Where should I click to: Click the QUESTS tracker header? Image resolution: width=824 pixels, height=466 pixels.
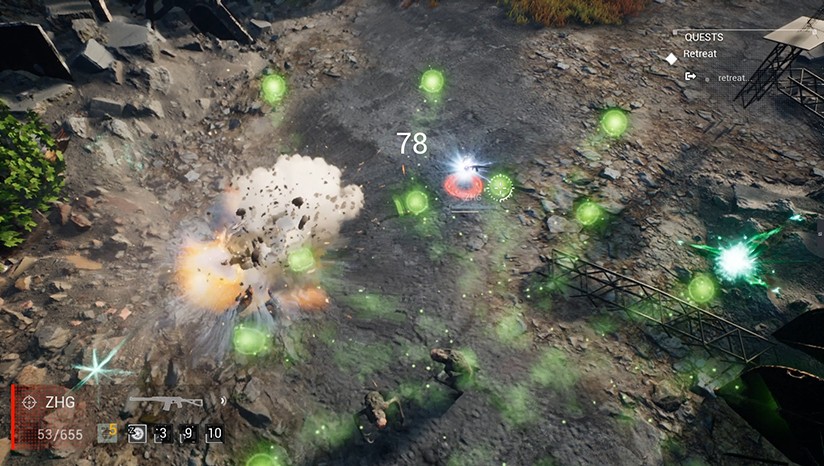click(x=704, y=35)
